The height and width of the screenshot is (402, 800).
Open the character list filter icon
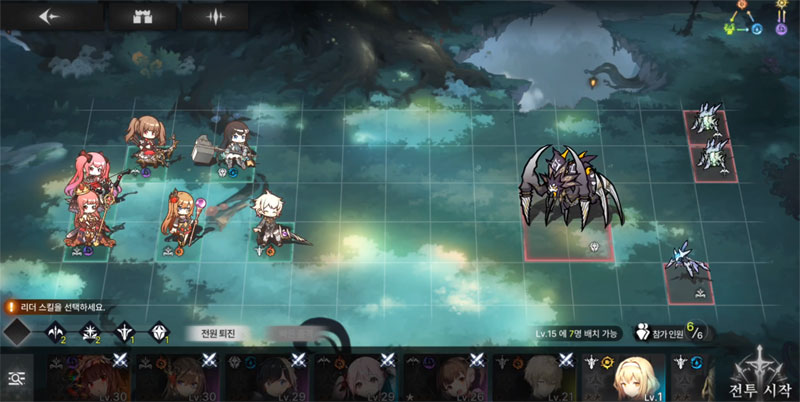click(x=16, y=377)
